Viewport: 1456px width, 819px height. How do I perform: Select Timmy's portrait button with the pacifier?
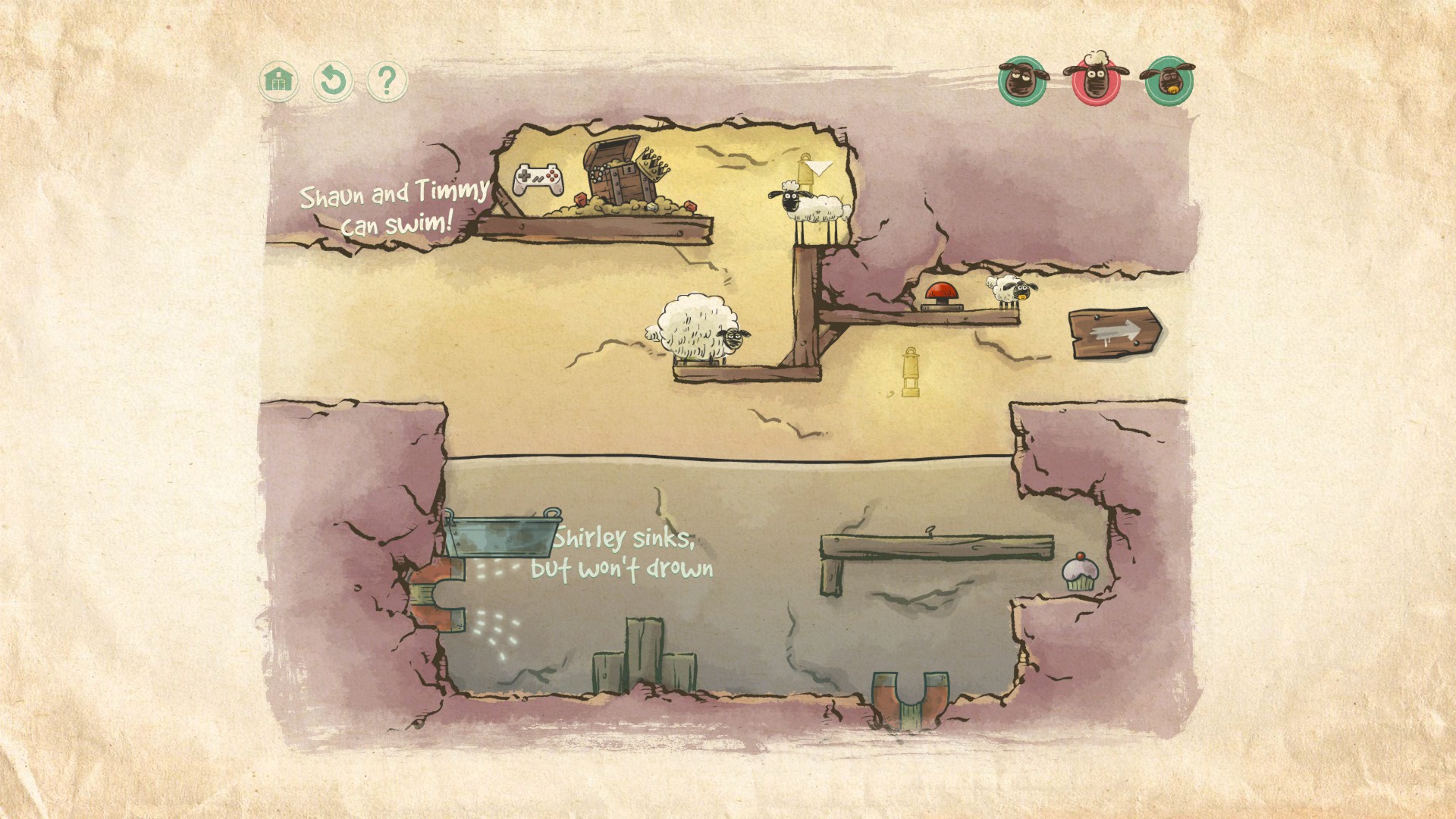click(1170, 79)
